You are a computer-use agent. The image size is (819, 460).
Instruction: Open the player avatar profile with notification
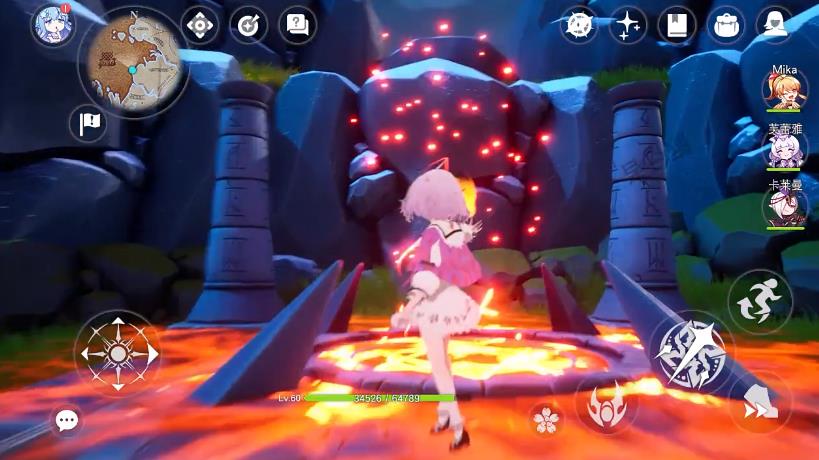(50, 25)
